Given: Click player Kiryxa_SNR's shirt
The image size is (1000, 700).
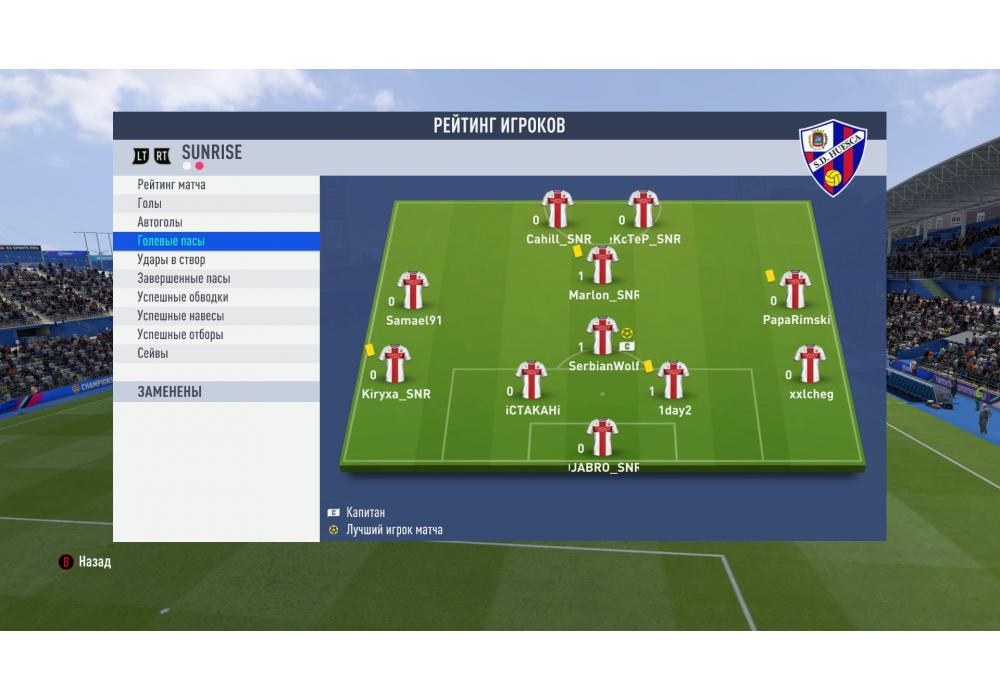Looking at the screenshot, I should tap(395, 364).
